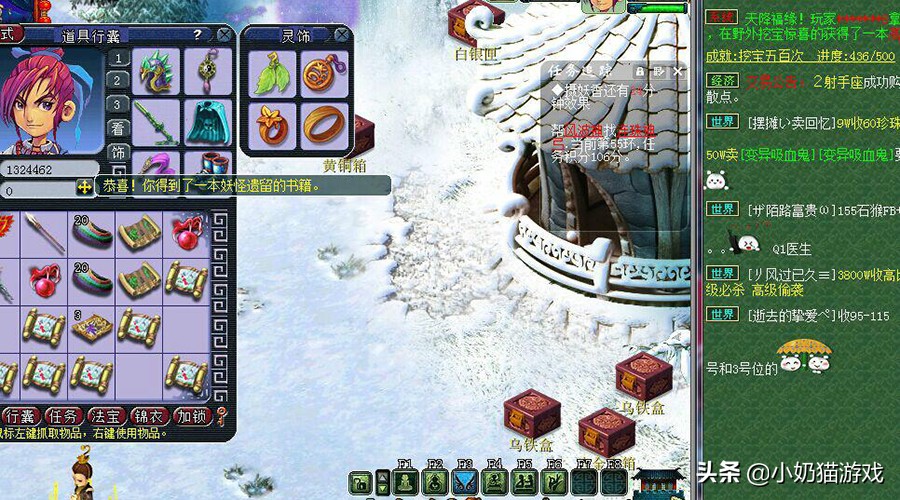Close the 道具行囊 inventory window
Viewport: 900px width, 500px height.
[224, 35]
